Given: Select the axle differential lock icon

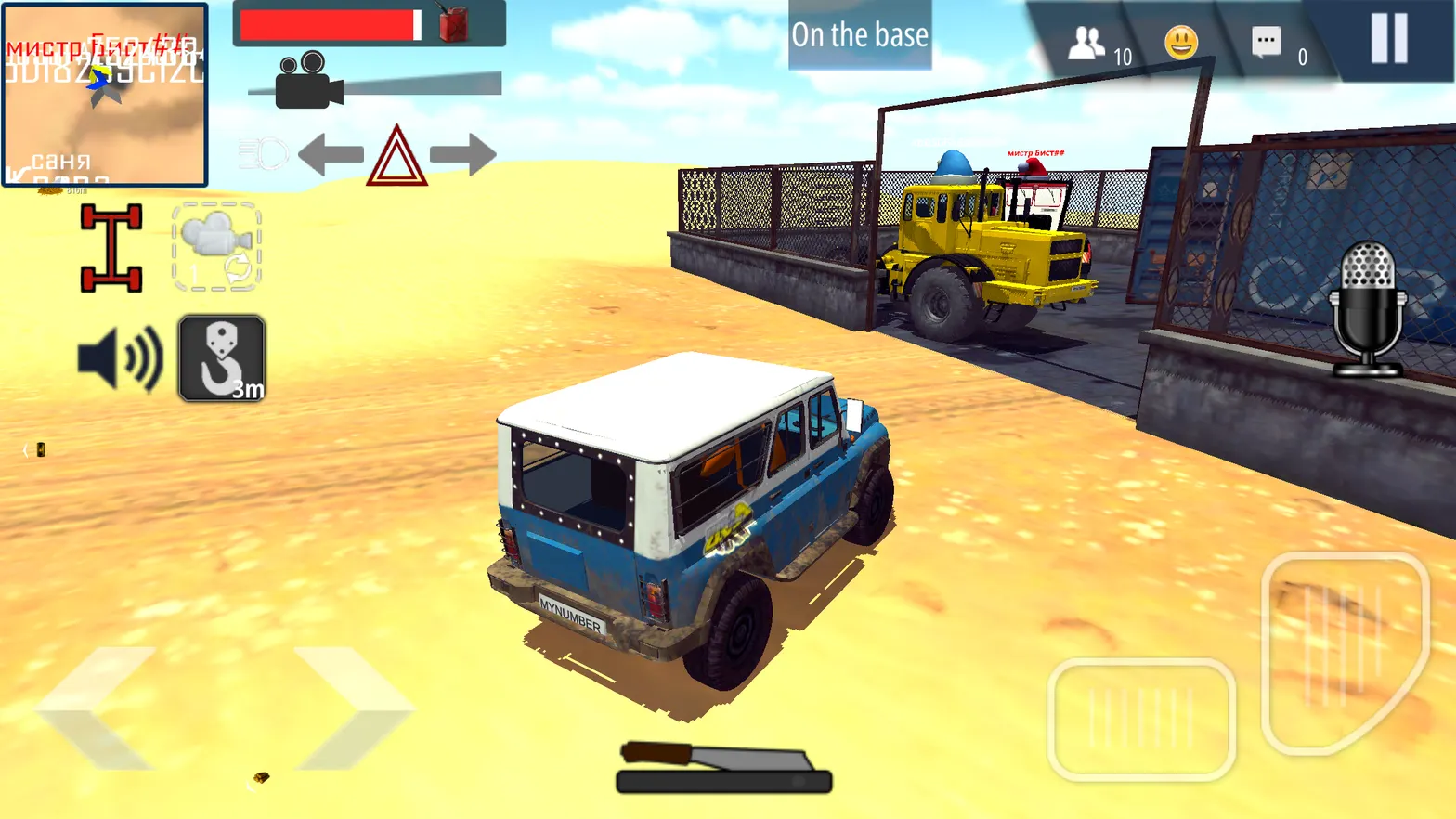Looking at the screenshot, I should click(x=111, y=246).
